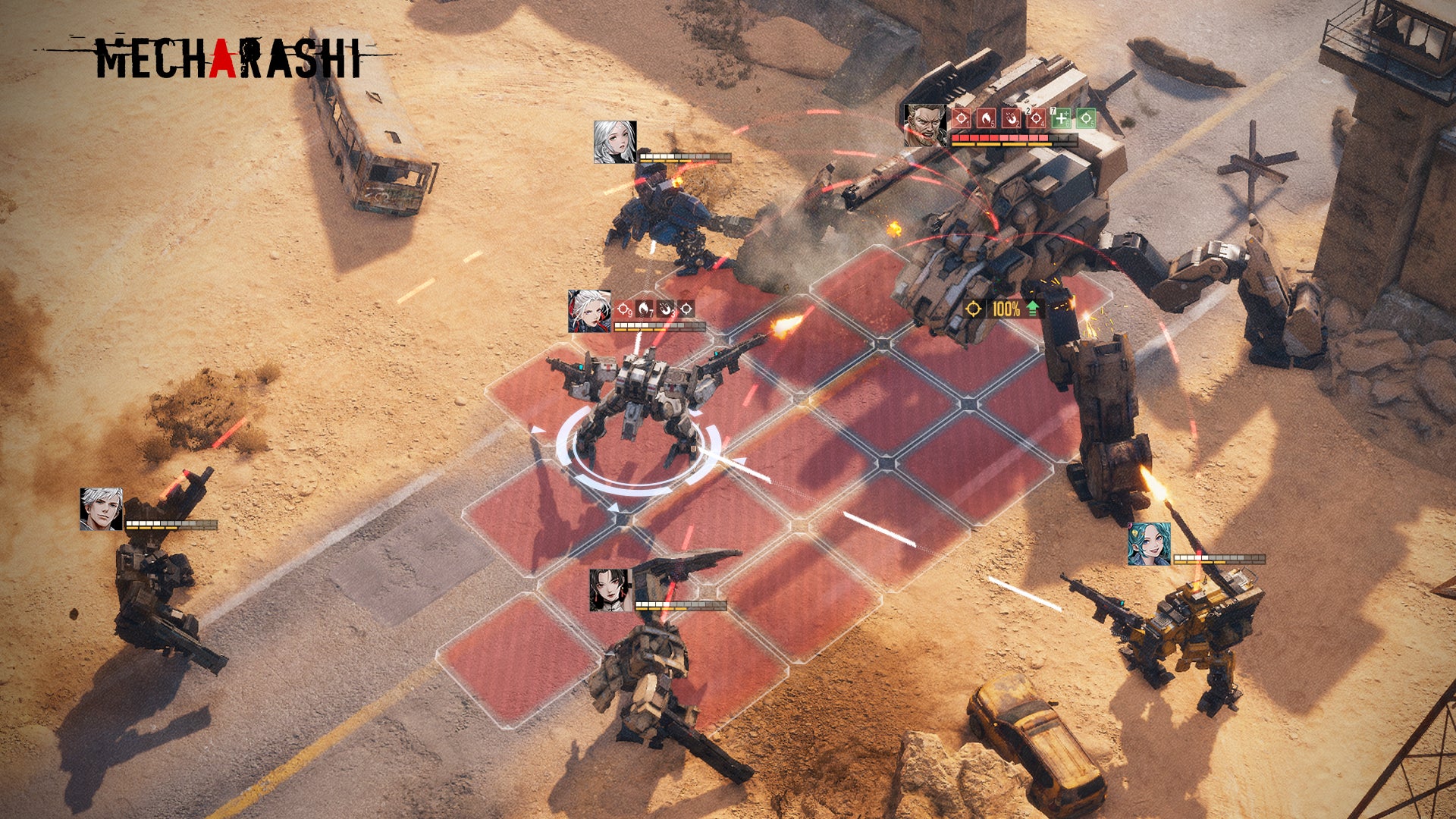
Task: Inspect the flame status icon on bearded enemy
Action: [x=986, y=118]
